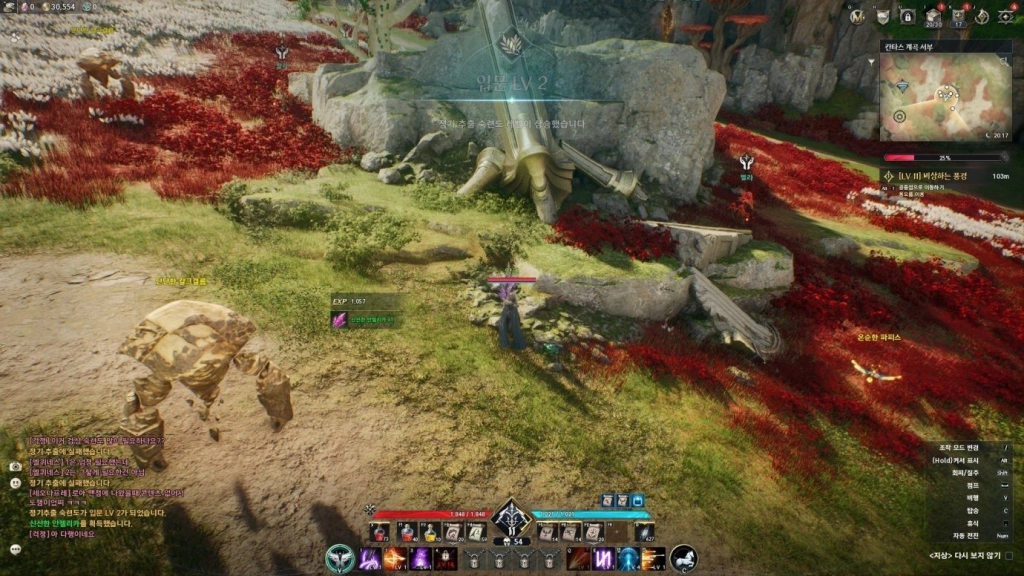Click the padlock icon in top bar
This screenshot has width=1024, height=576.
907,15
